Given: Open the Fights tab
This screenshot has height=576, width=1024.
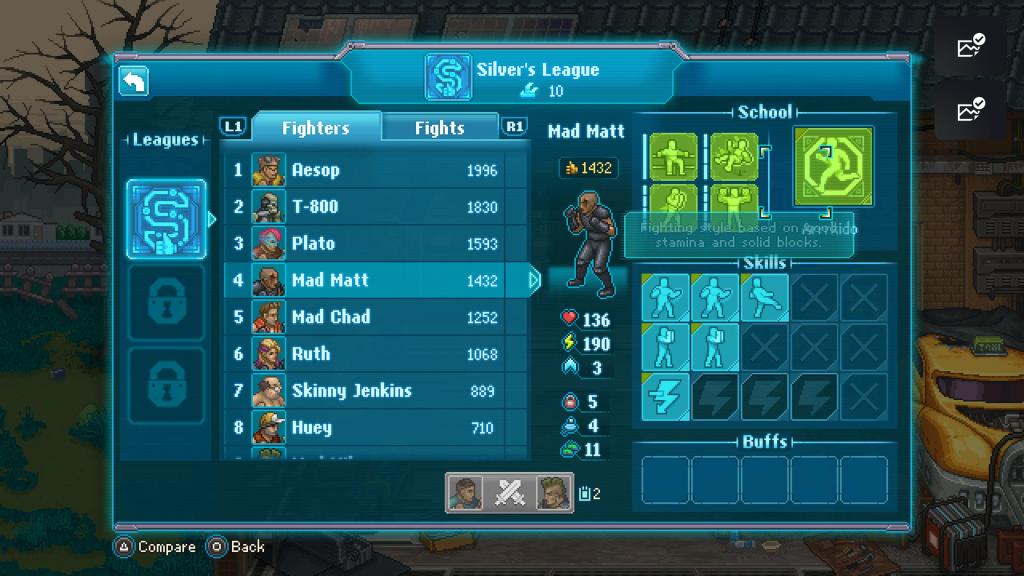Looking at the screenshot, I should click(440, 128).
